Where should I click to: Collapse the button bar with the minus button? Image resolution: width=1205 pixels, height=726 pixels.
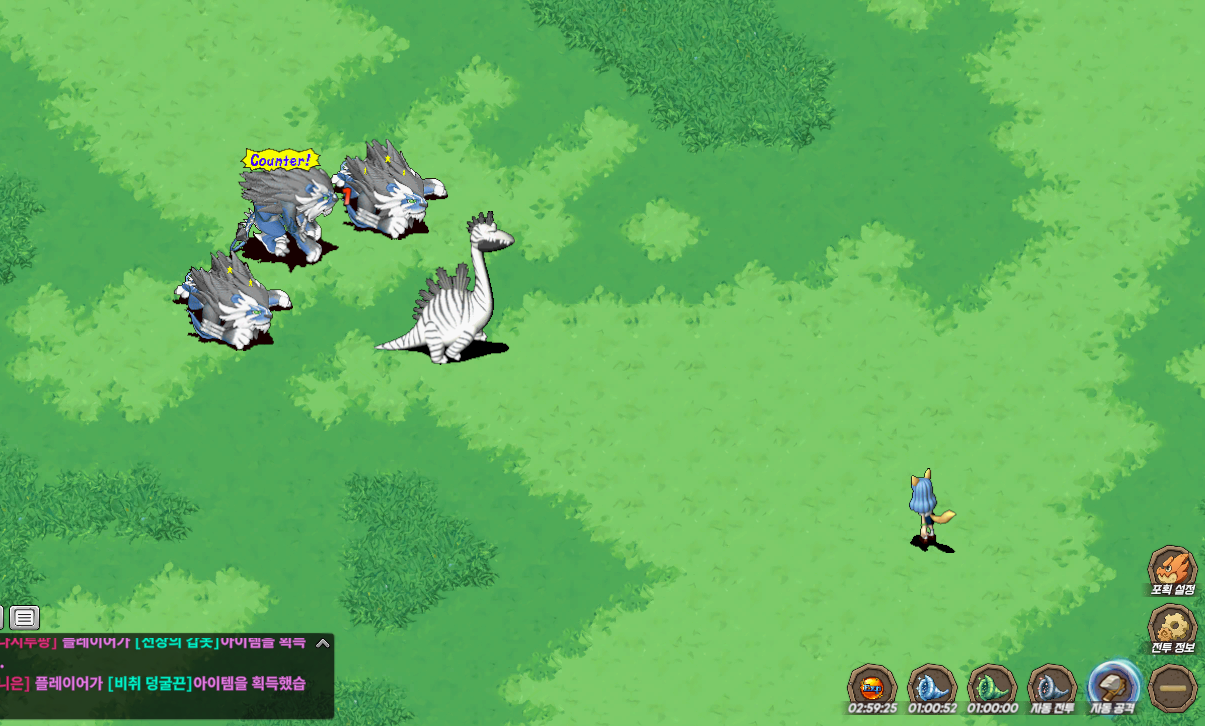[x=1172, y=688]
